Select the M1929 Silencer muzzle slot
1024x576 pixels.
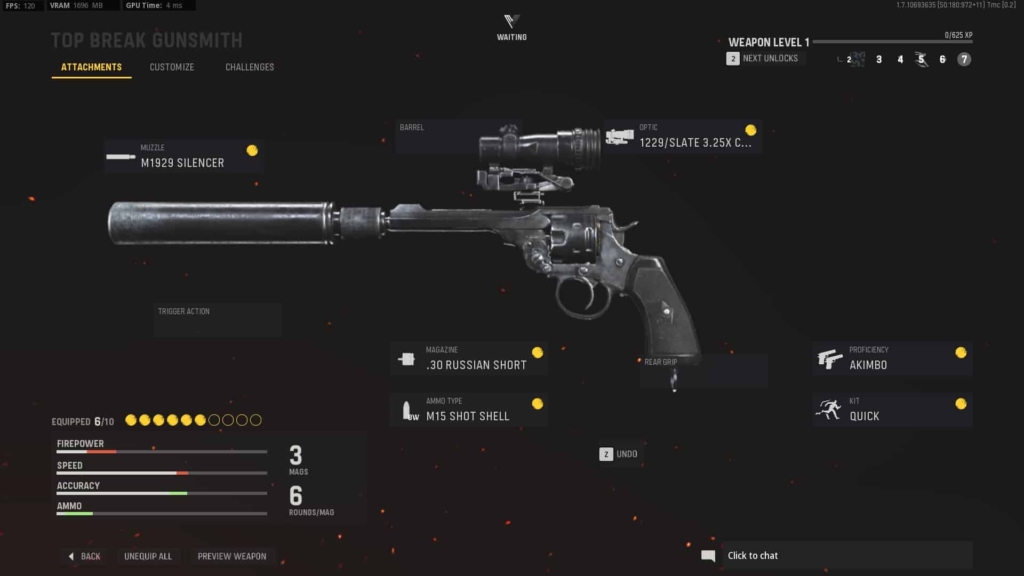(183, 157)
